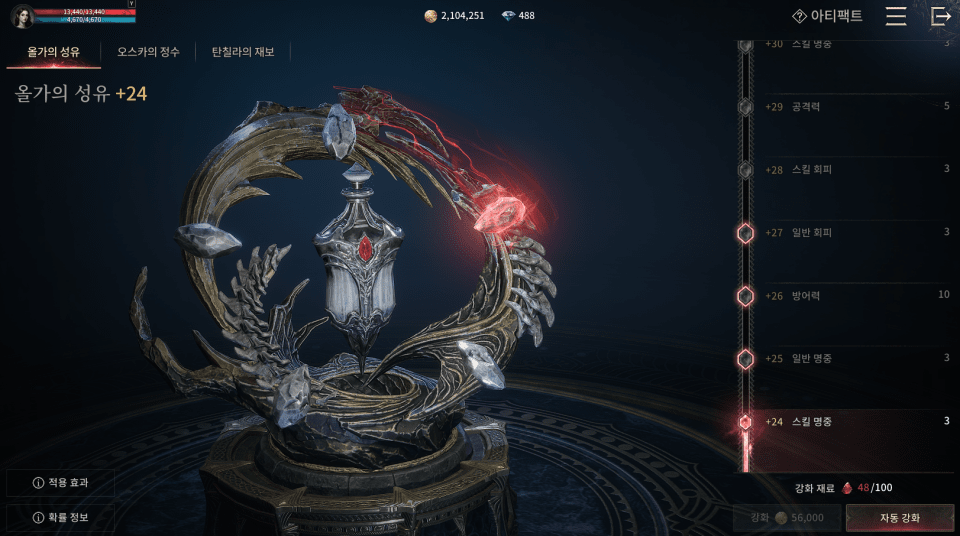Select the 탄칠라의 재보 tab
Screen dimensions: 960x536
[x=242, y=52]
